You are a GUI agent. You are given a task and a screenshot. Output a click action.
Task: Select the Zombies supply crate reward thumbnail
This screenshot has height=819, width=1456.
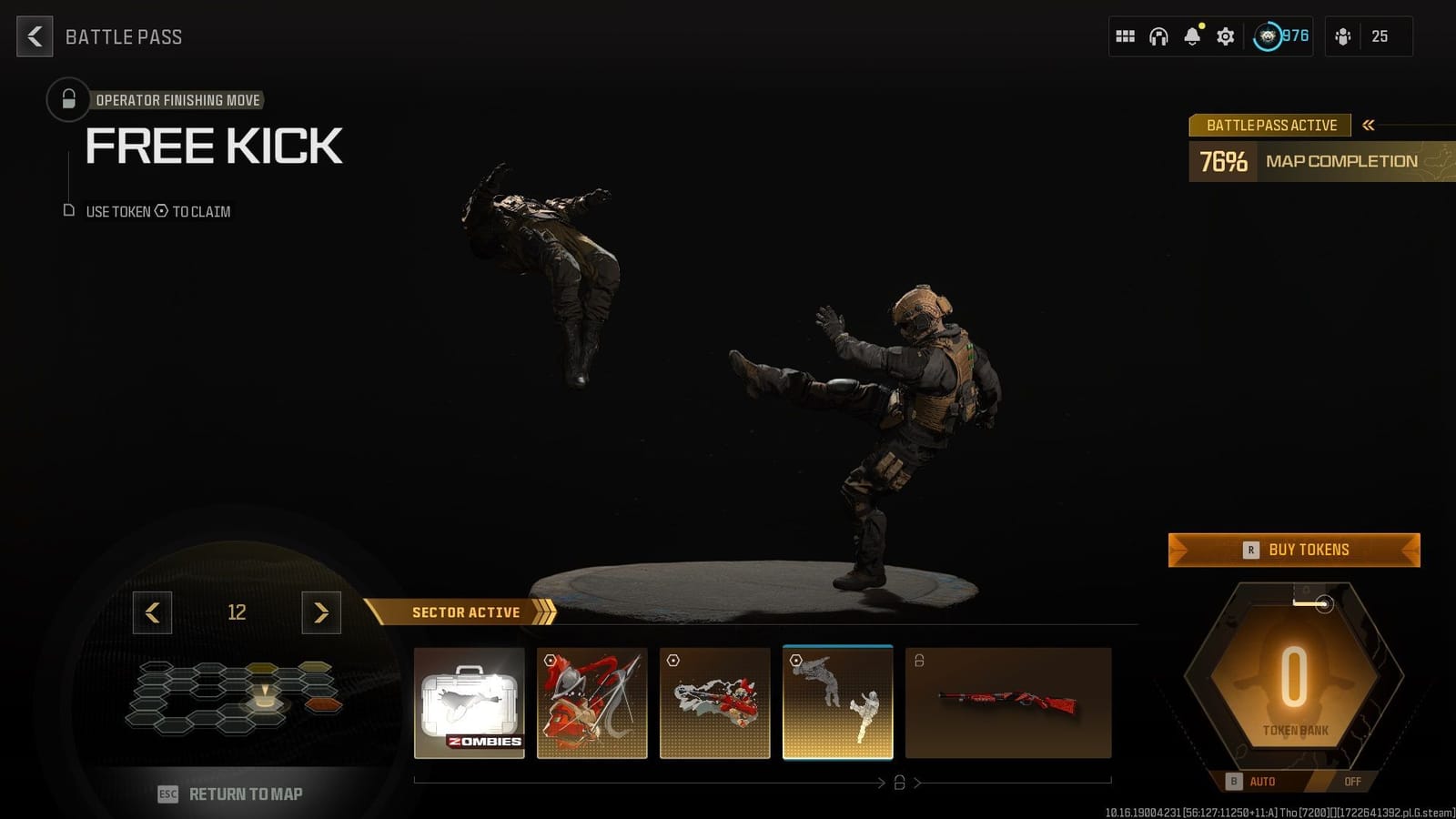click(469, 703)
